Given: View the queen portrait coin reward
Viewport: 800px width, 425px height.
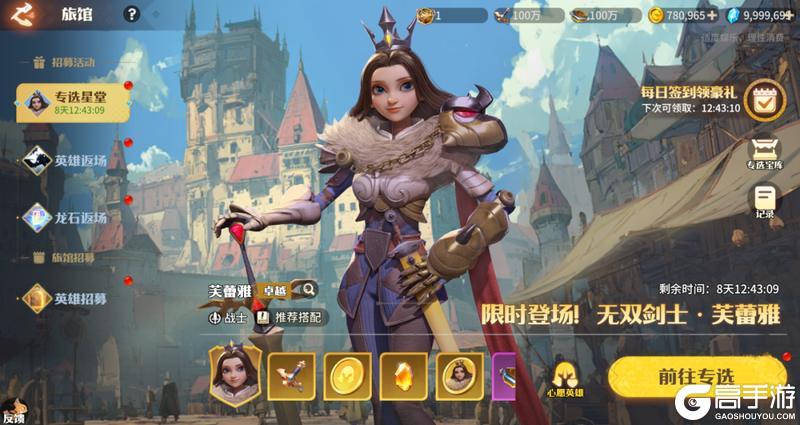Looking at the screenshot, I should coord(460,375).
